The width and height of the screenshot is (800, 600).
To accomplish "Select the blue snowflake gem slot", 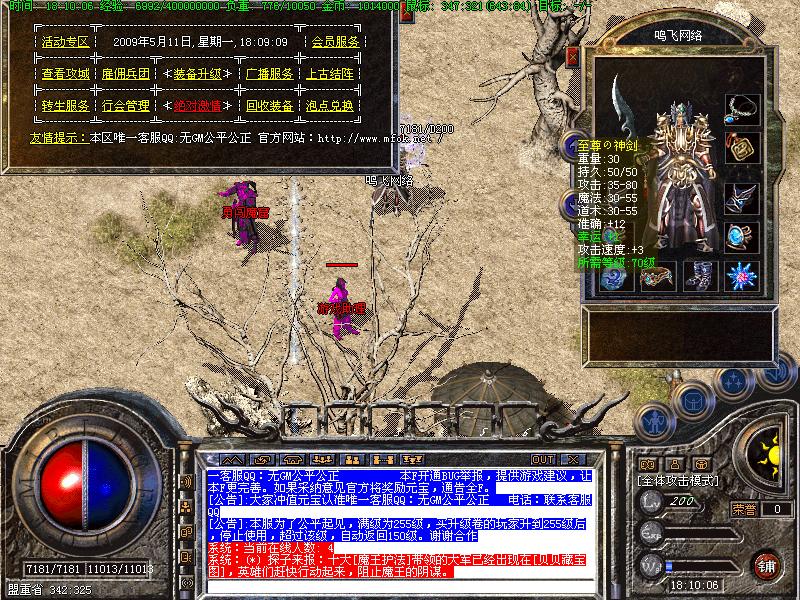I will tap(741, 275).
